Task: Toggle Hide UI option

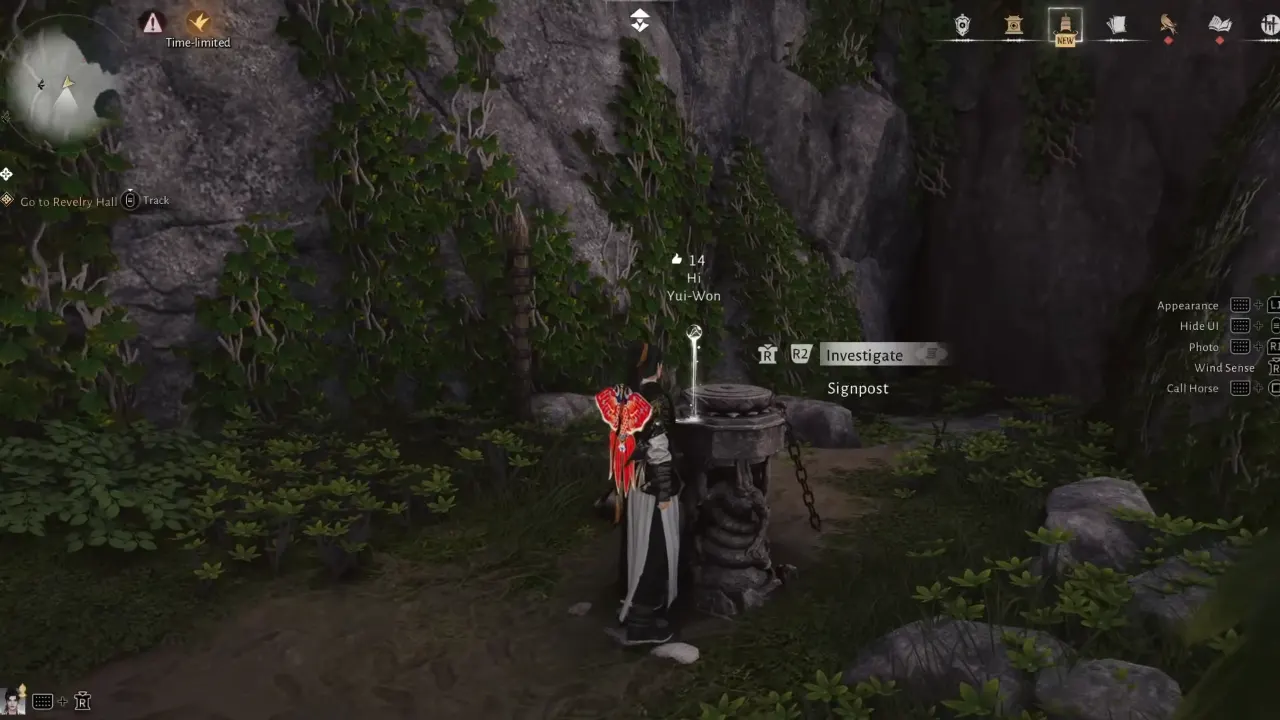Action: point(1199,326)
